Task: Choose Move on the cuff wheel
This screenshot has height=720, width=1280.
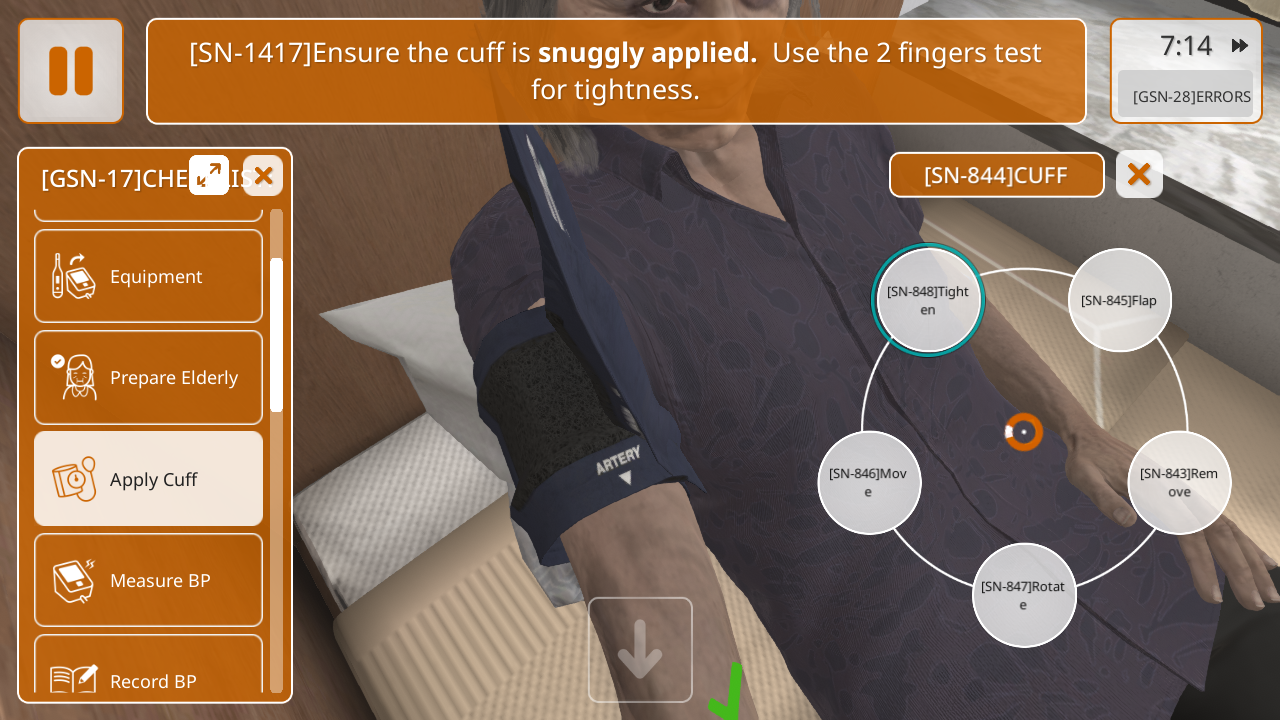Action: pyautogui.click(x=868, y=482)
